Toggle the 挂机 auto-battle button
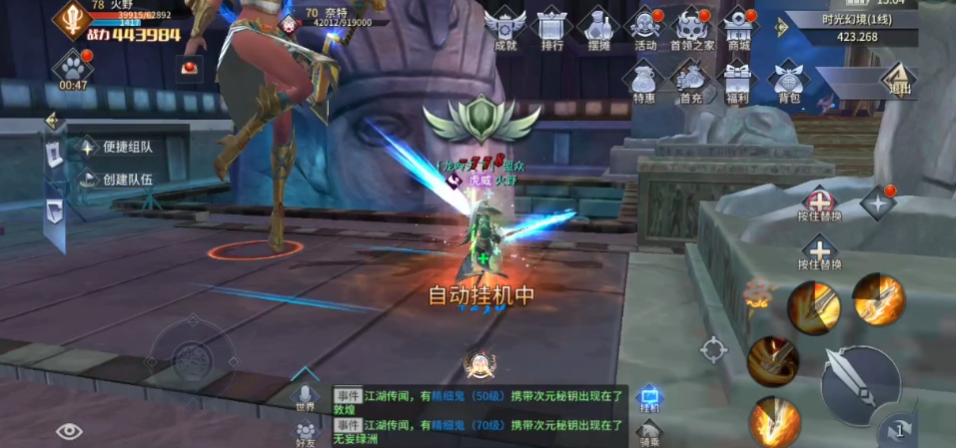The image size is (956, 448). (650, 400)
